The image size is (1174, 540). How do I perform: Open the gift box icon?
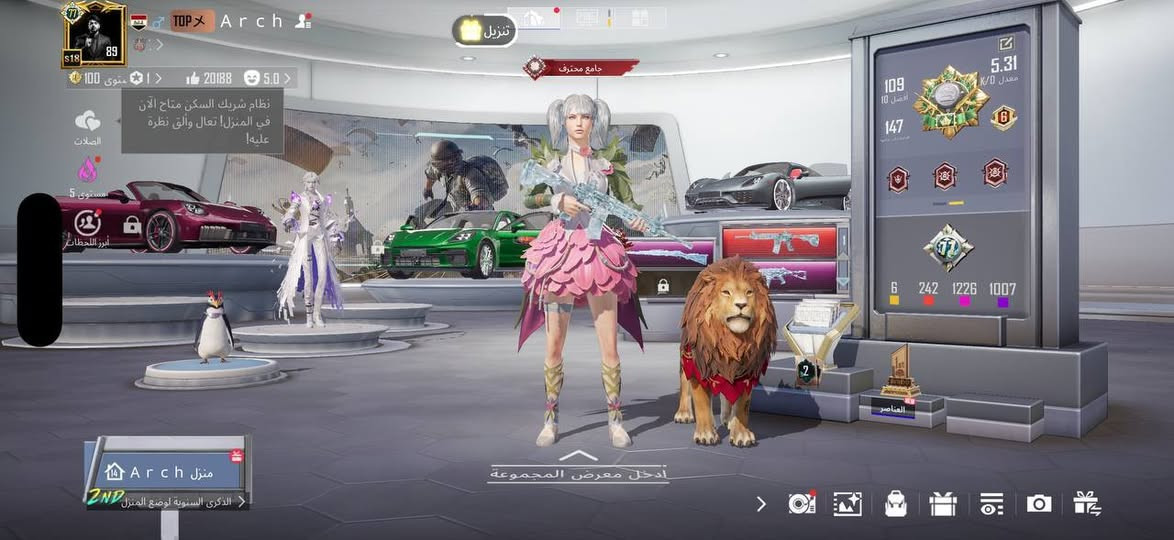(943, 504)
